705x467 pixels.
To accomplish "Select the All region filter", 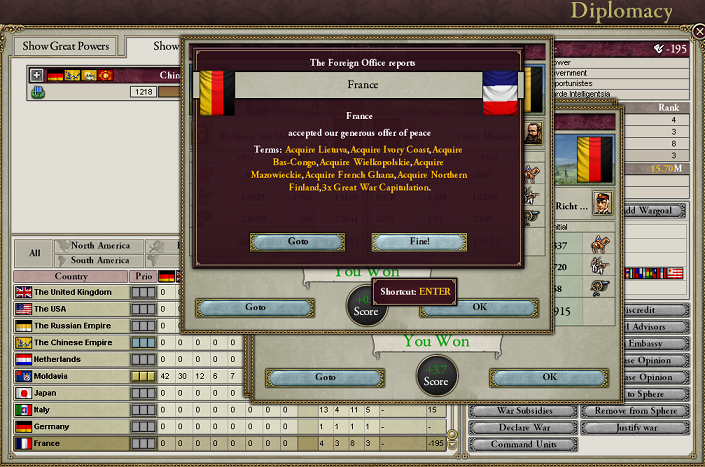I will click(35, 253).
